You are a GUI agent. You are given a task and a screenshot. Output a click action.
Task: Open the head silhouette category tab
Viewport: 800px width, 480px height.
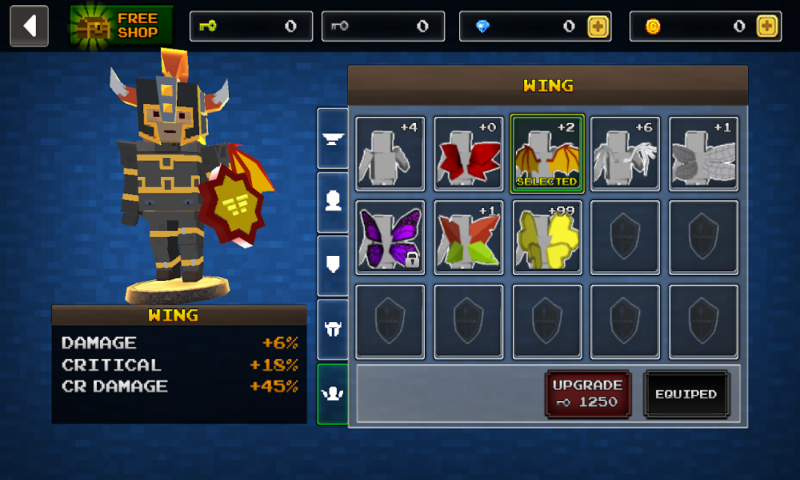(x=333, y=201)
